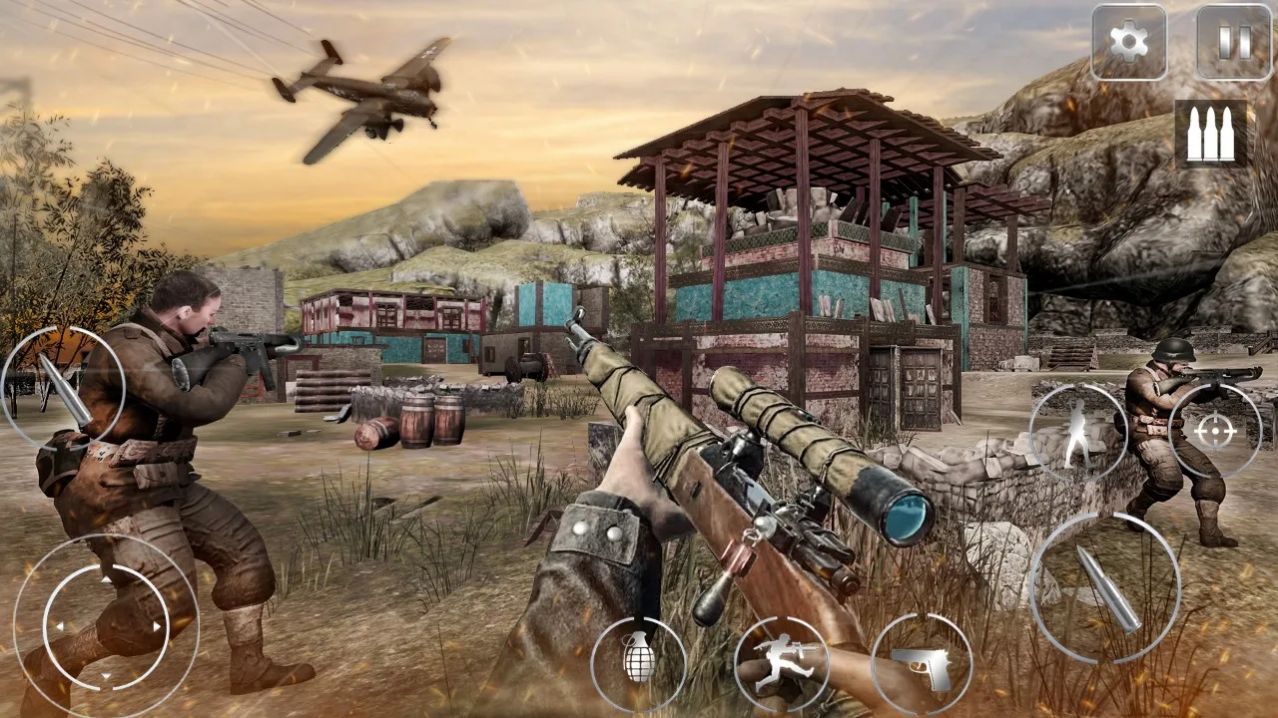Tap the movement joystick pad
This screenshot has width=1278, height=718.
tap(105, 627)
